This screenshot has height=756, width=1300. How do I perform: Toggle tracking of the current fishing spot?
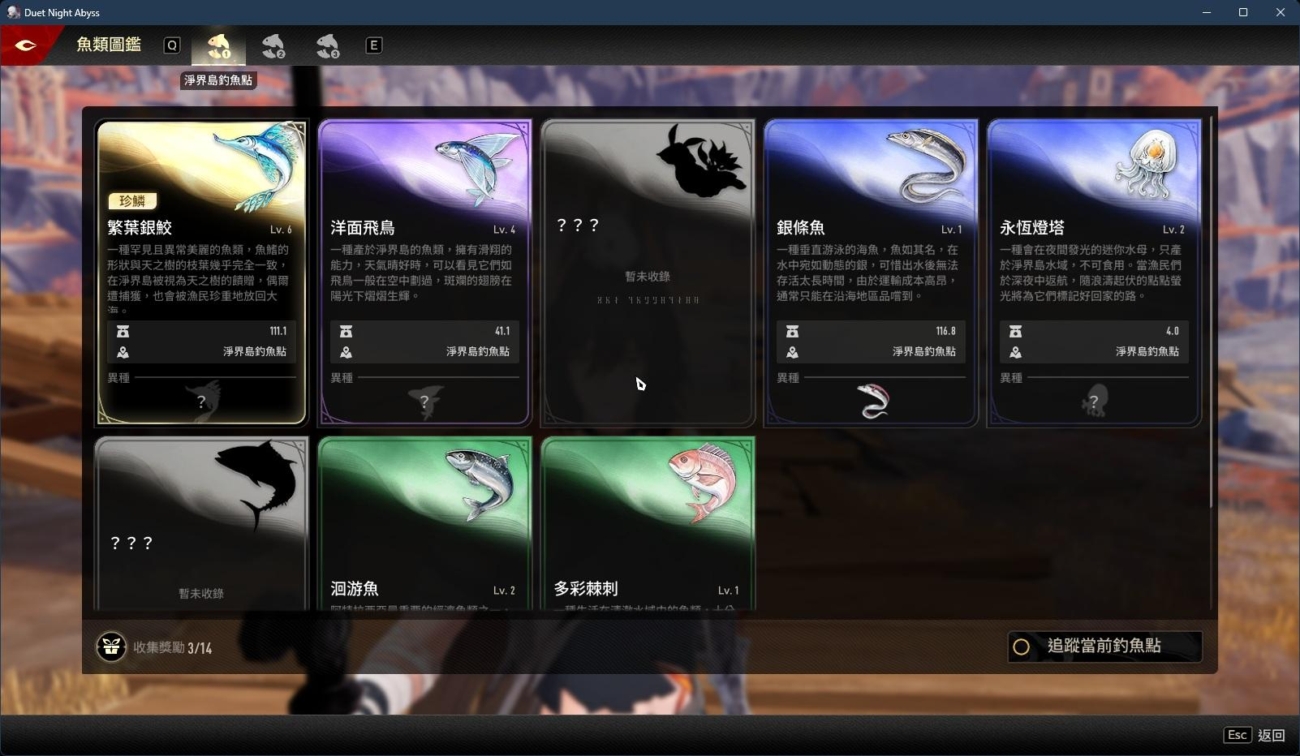click(1104, 647)
